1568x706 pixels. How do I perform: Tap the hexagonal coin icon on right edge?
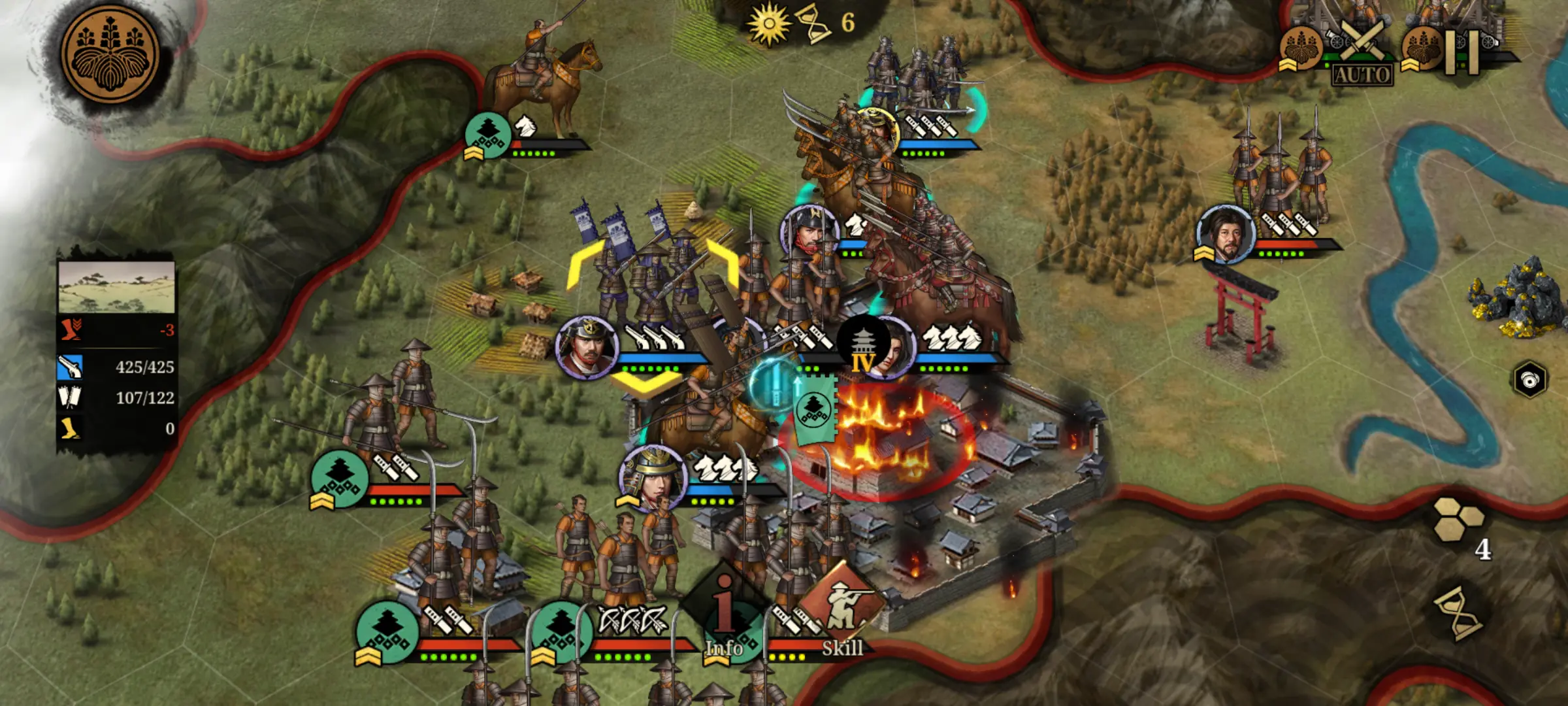coord(1530,379)
